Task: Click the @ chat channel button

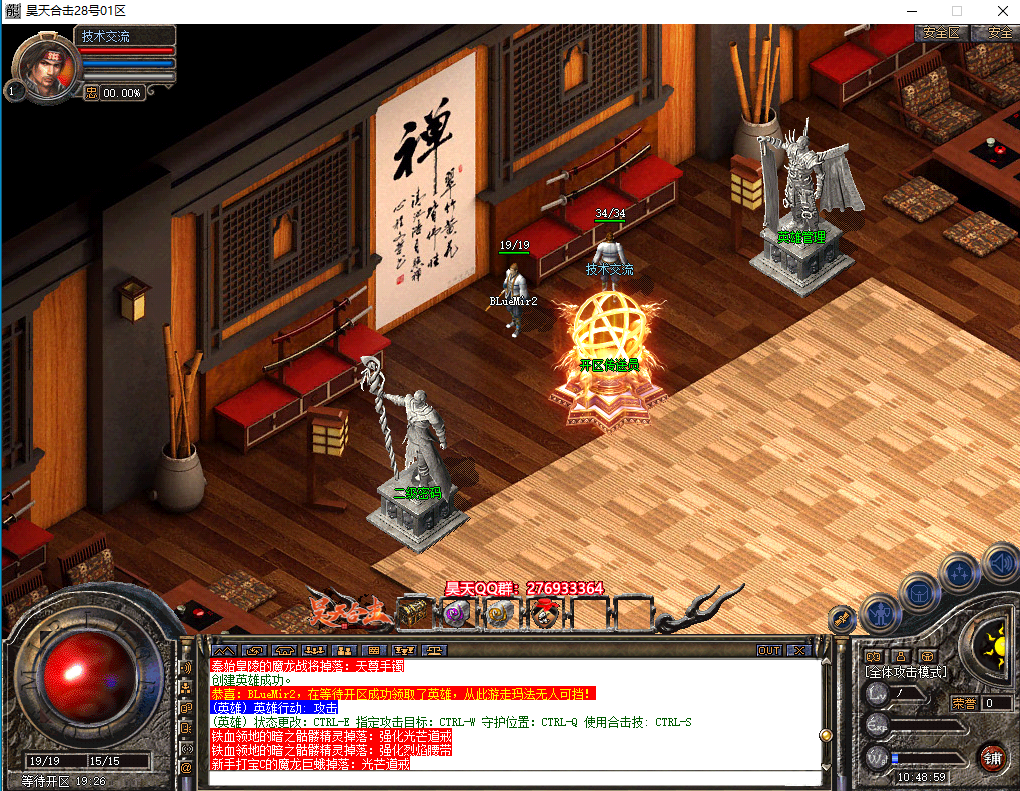Action: point(185,767)
